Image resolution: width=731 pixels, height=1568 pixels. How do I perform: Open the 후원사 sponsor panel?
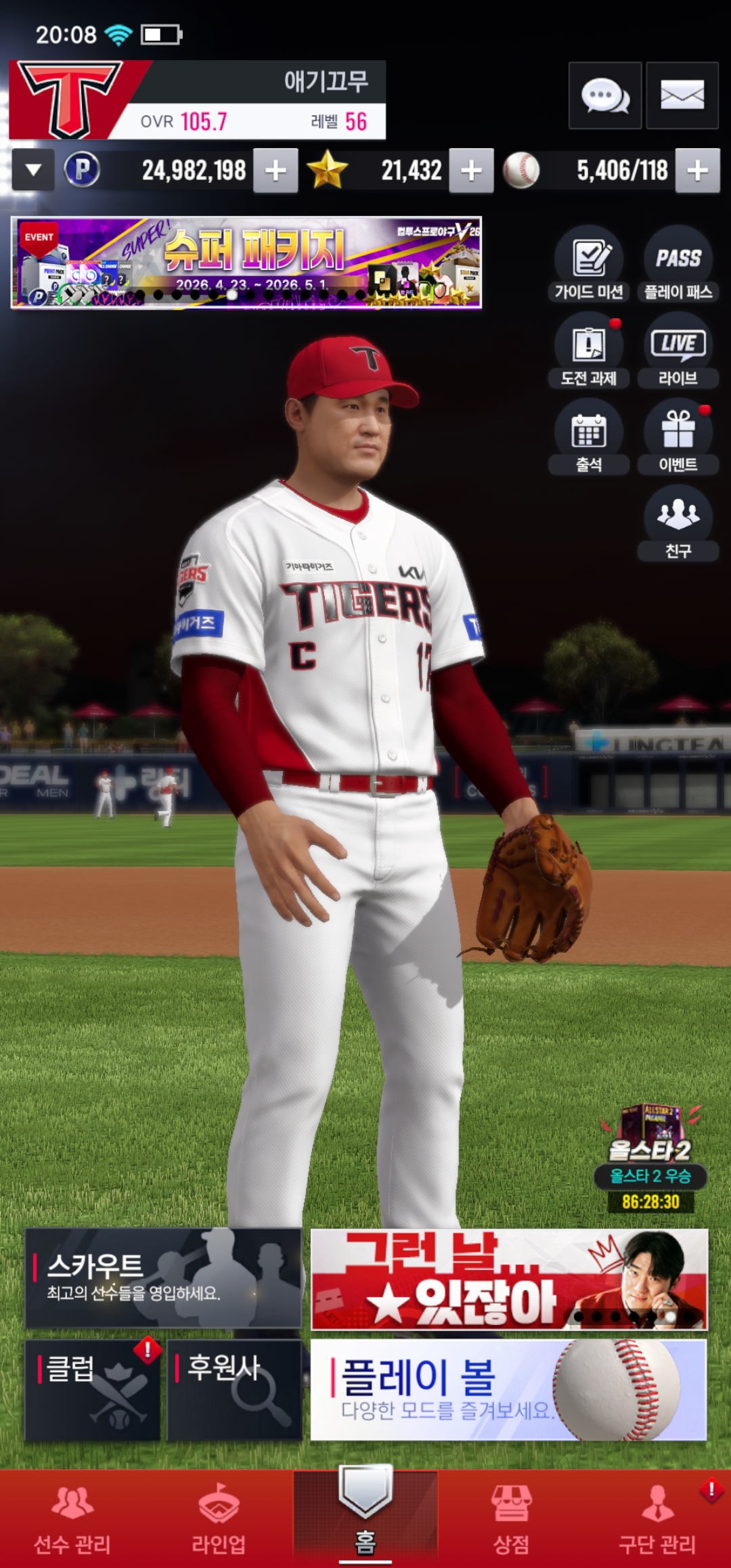(x=234, y=1389)
